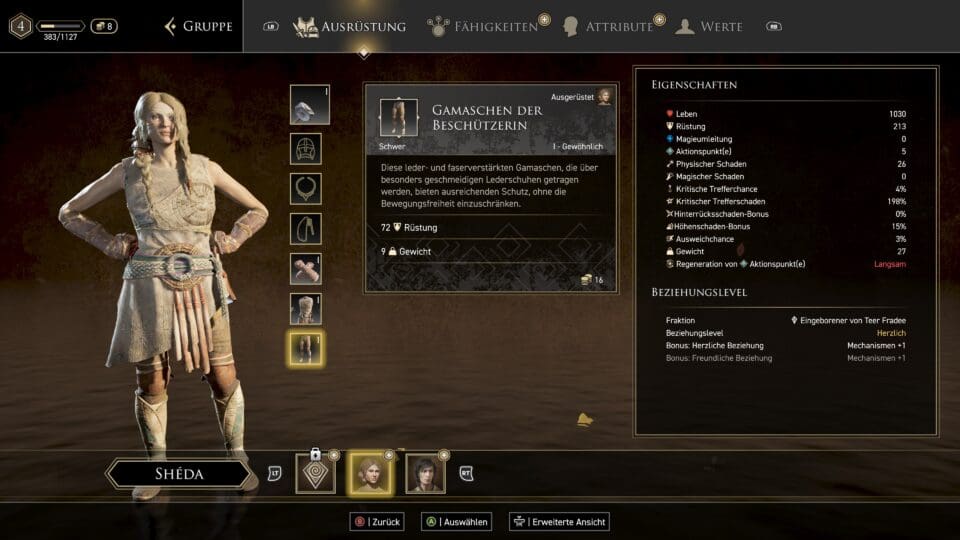The height and width of the screenshot is (540, 960).
Task: Go back to the Gruppe menu
Action: (199, 26)
